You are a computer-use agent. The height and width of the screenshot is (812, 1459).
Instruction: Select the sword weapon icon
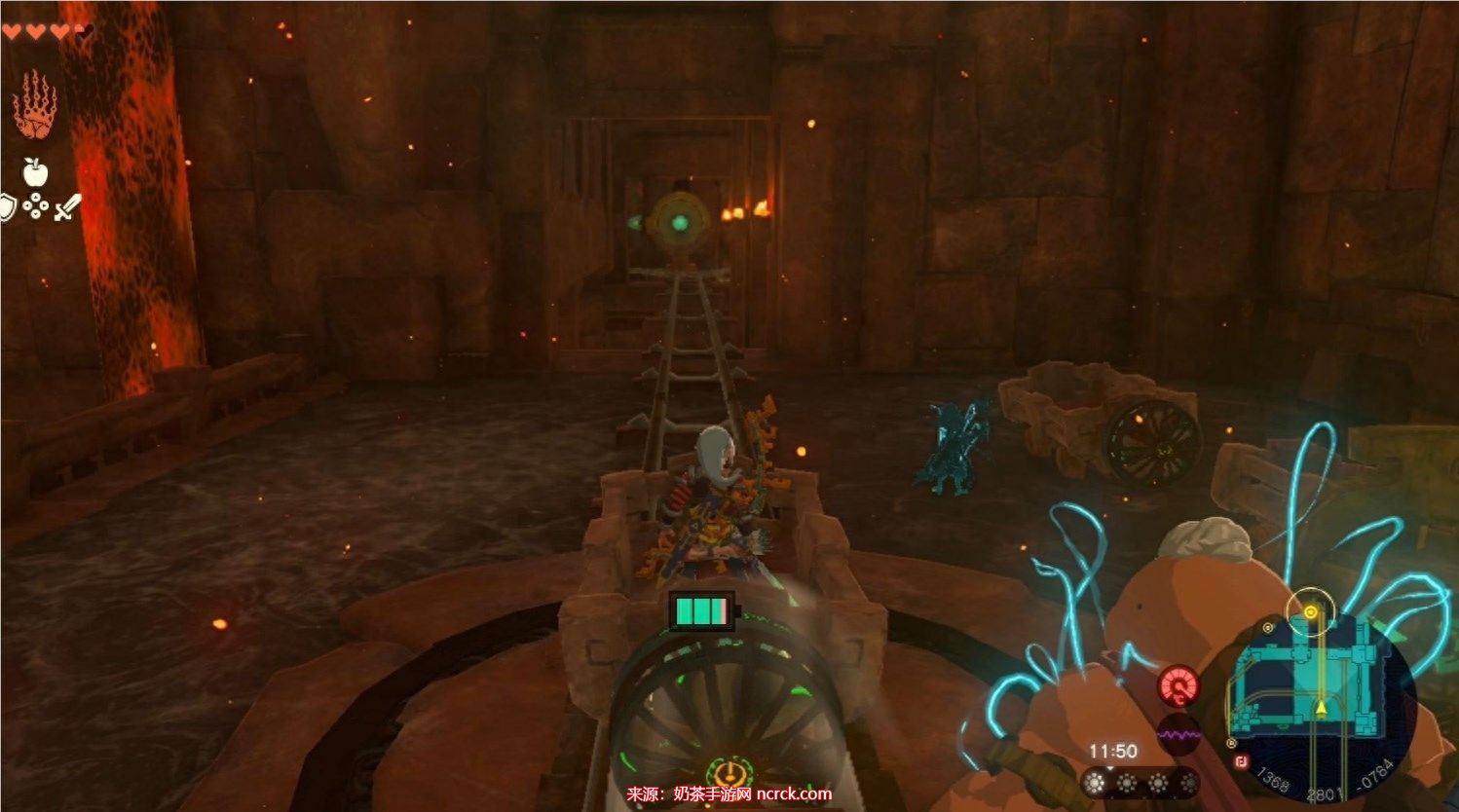tap(67, 207)
